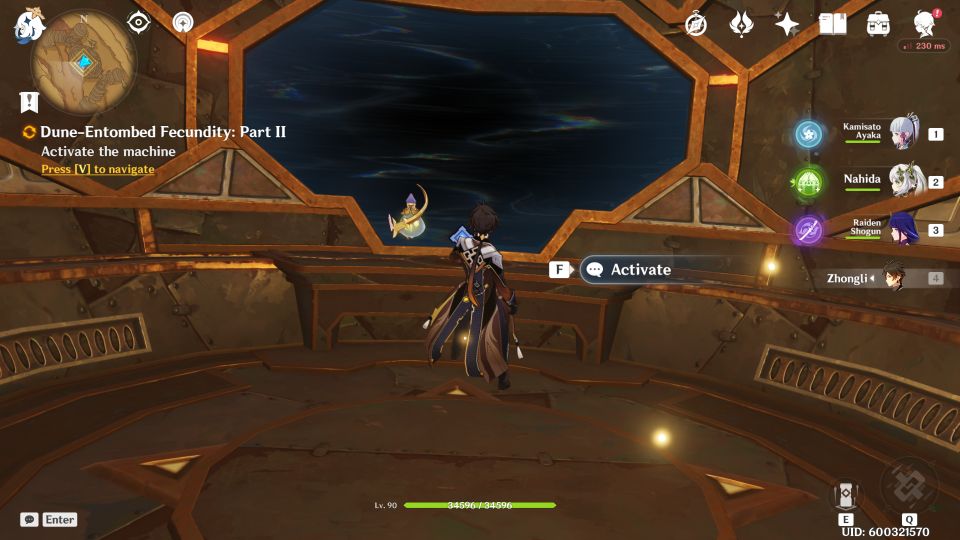The image size is (960, 540).
Task: Open the inventory backpack icon
Action: click(878, 24)
